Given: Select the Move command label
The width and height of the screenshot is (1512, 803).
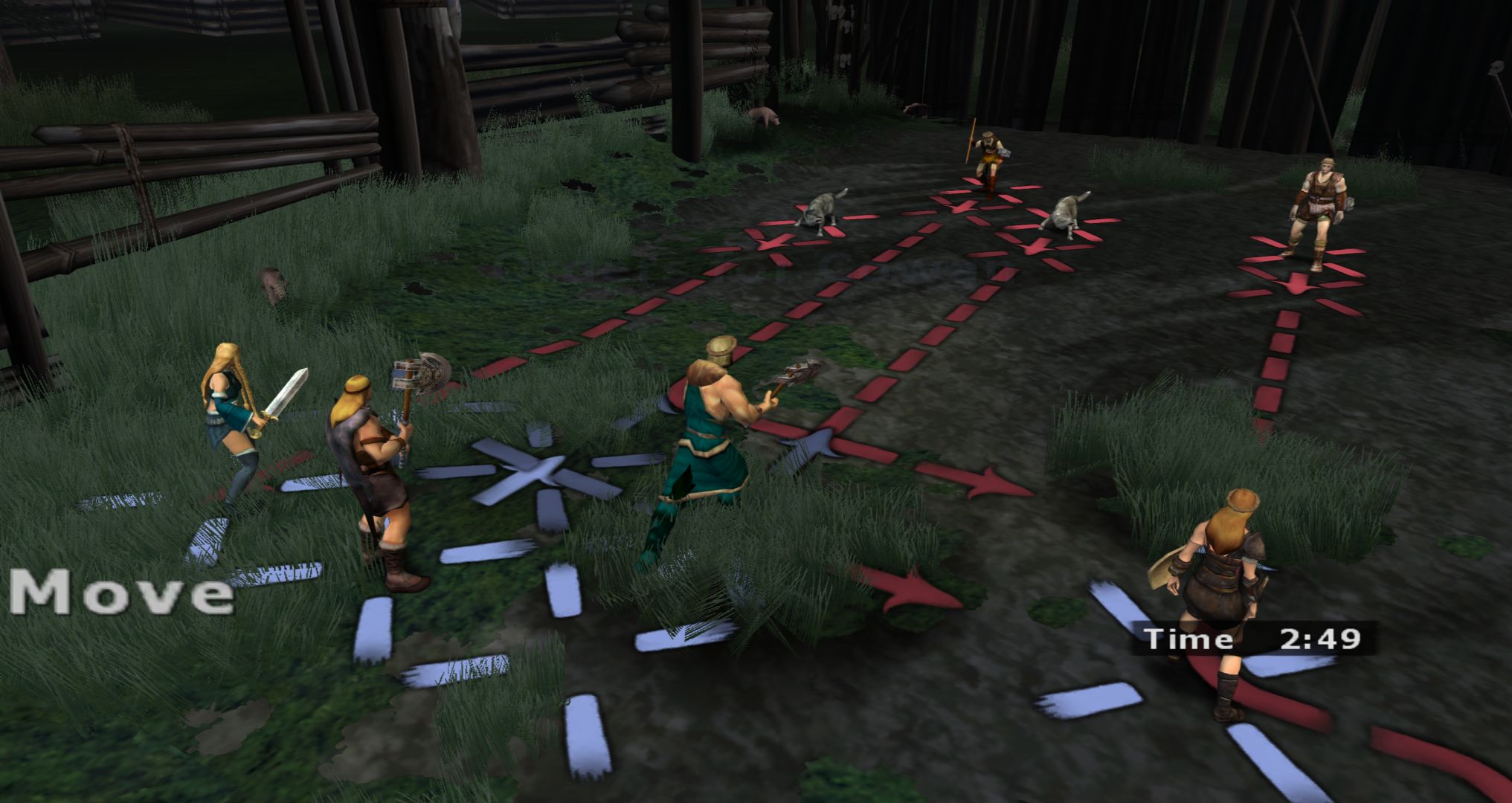Looking at the screenshot, I should pos(122,593).
